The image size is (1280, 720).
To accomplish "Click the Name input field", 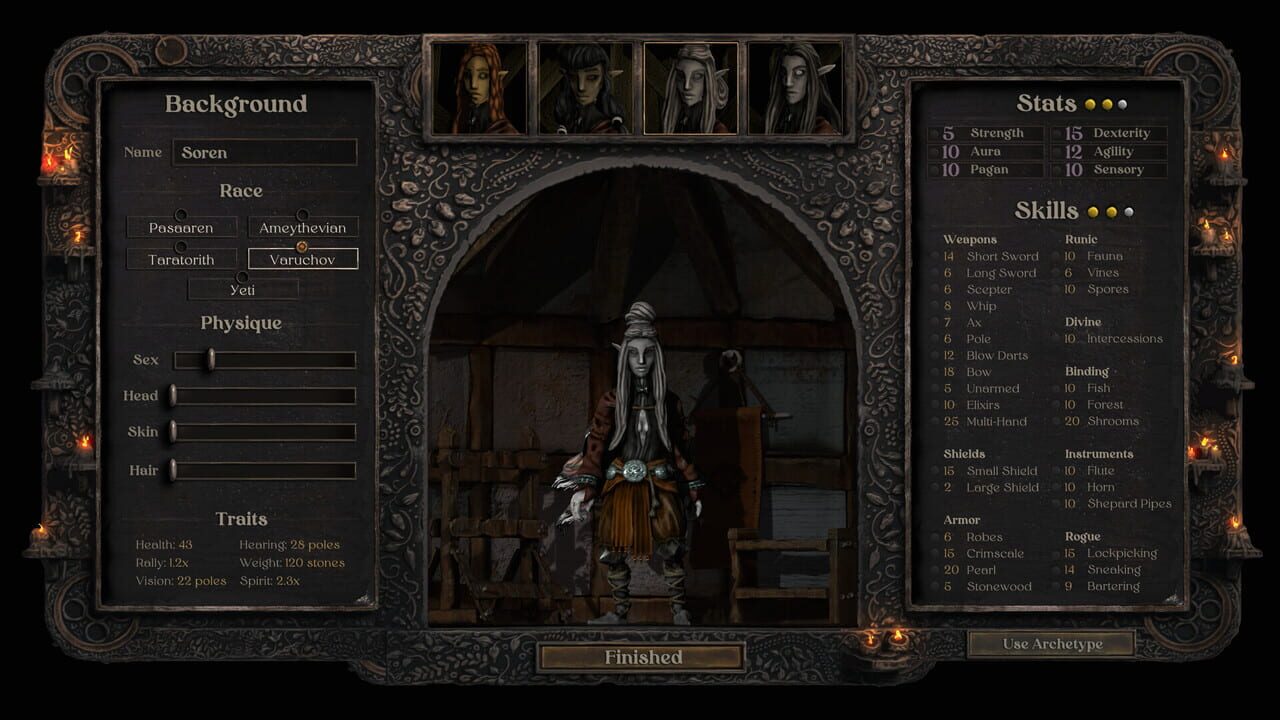I will click(x=265, y=152).
